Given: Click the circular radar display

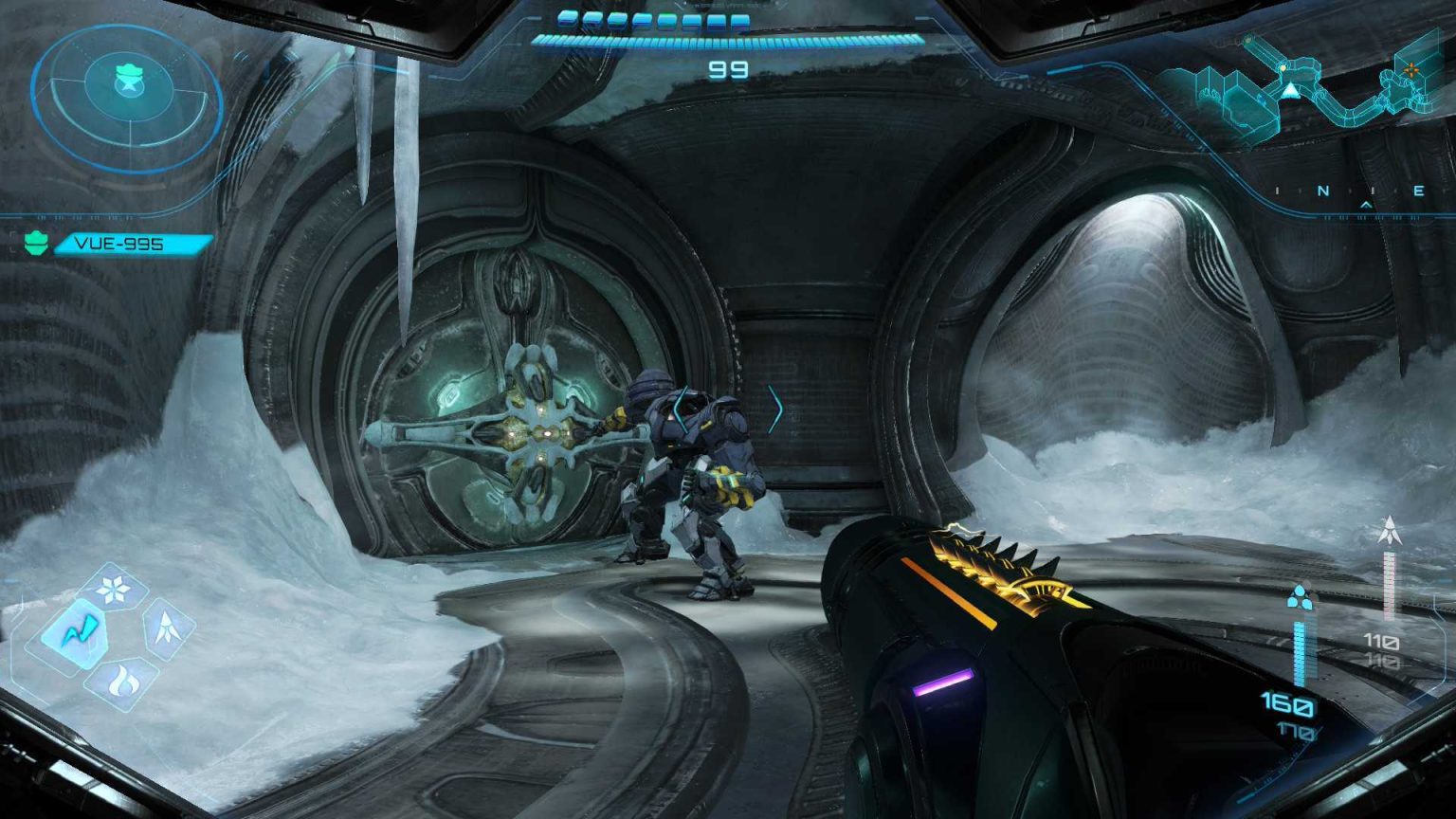Looking at the screenshot, I should pyautogui.click(x=127, y=96).
